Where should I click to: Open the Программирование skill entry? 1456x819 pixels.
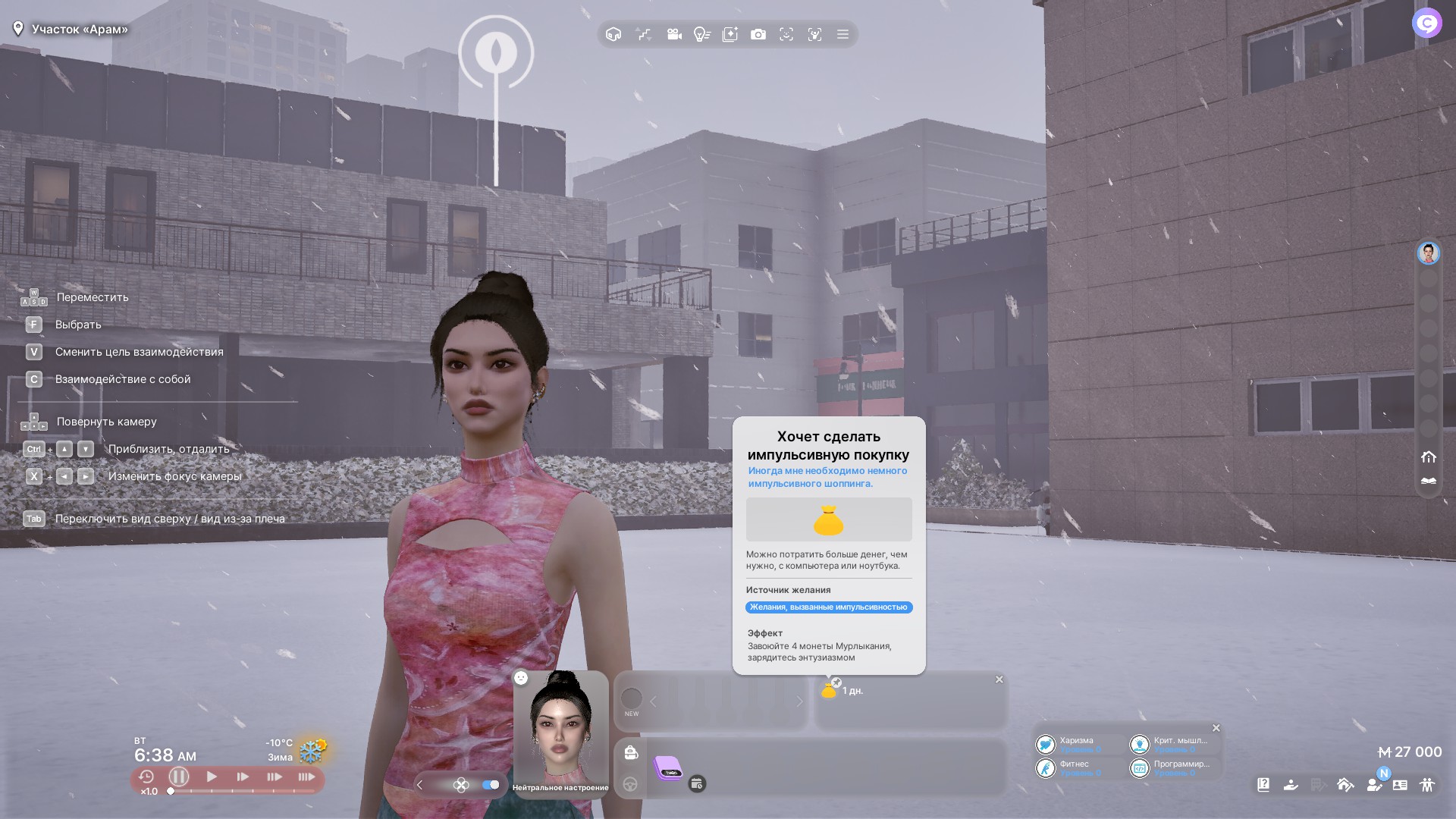[1170, 768]
